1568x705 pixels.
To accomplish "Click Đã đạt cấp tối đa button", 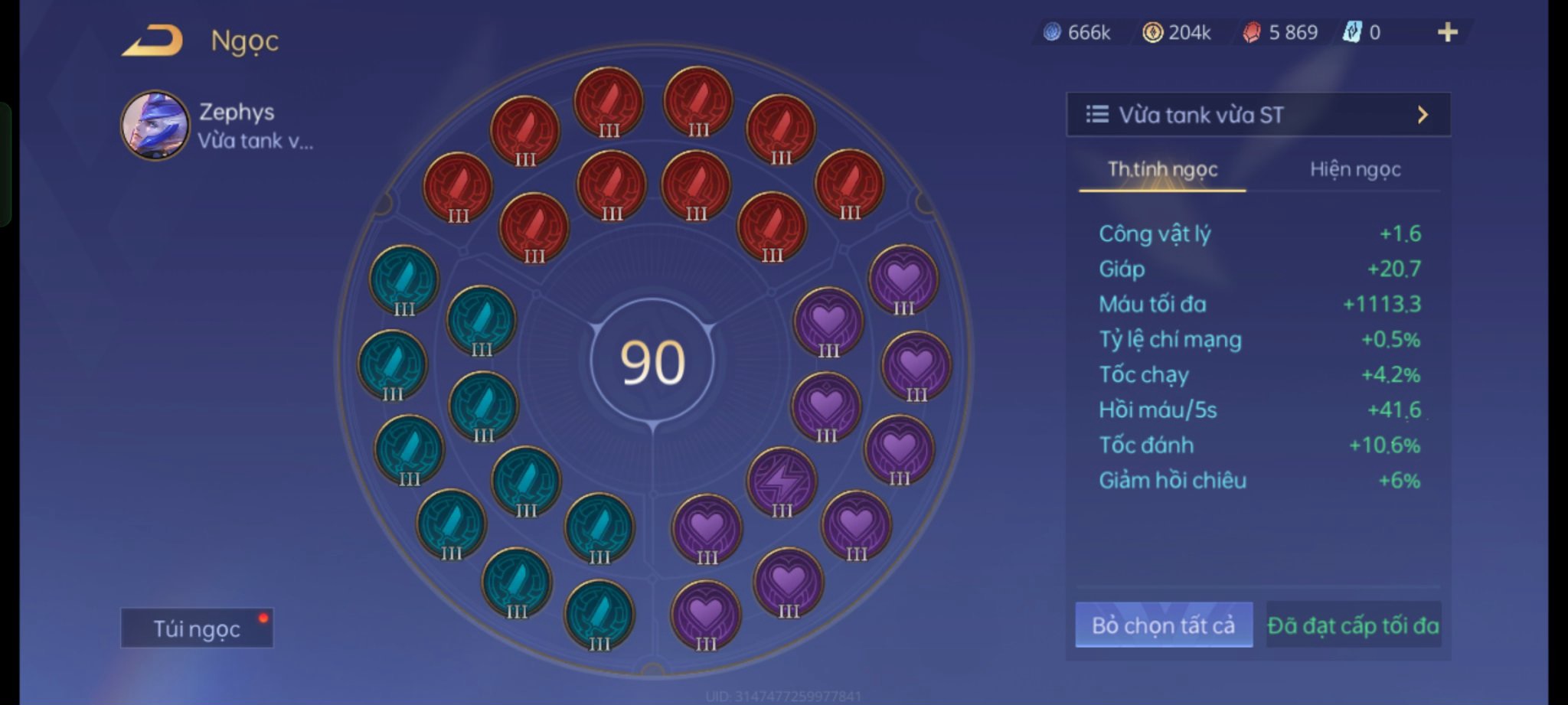I will pos(1353,625).
